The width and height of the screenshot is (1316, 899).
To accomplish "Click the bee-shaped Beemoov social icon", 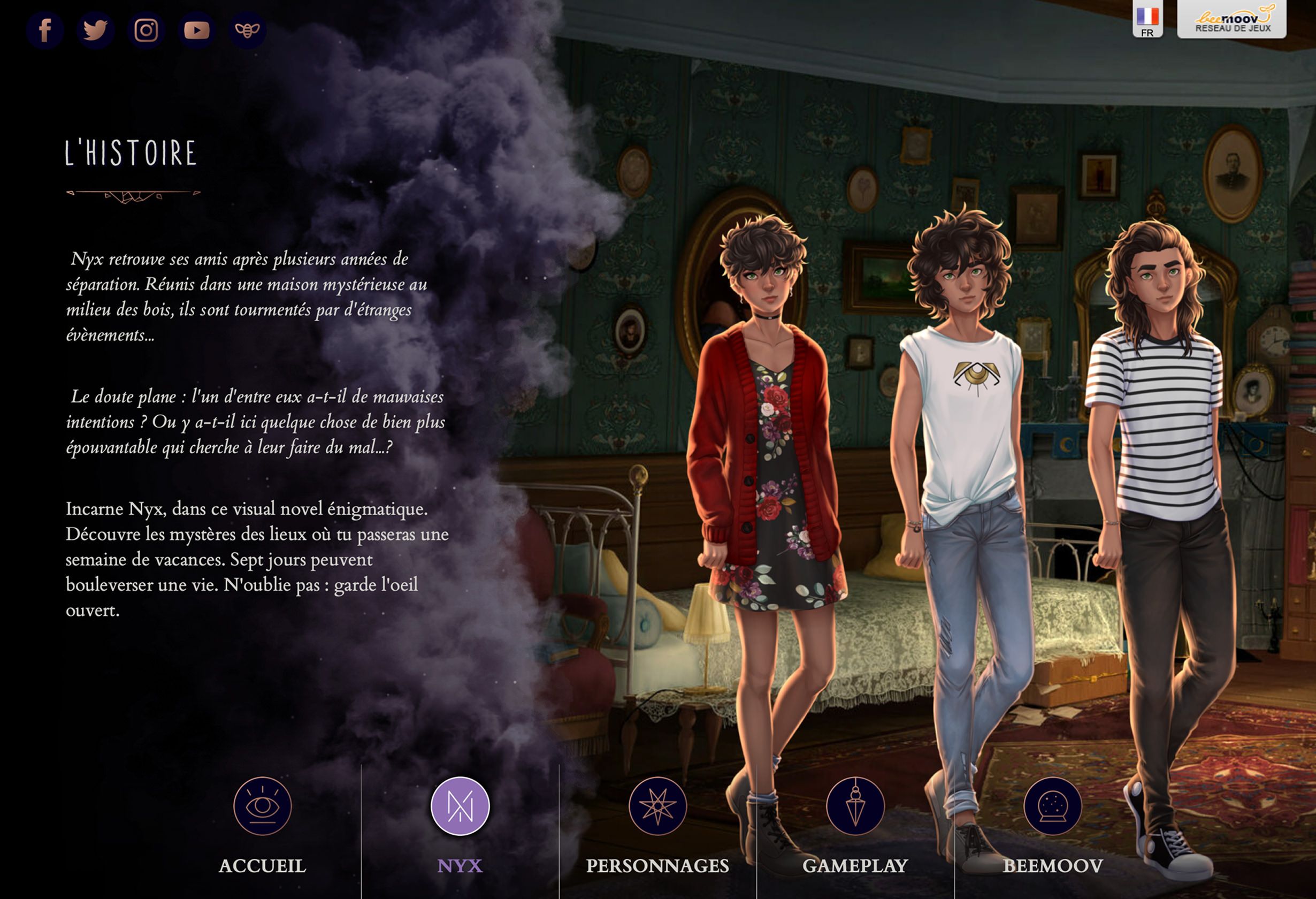I will click(248, 30).
